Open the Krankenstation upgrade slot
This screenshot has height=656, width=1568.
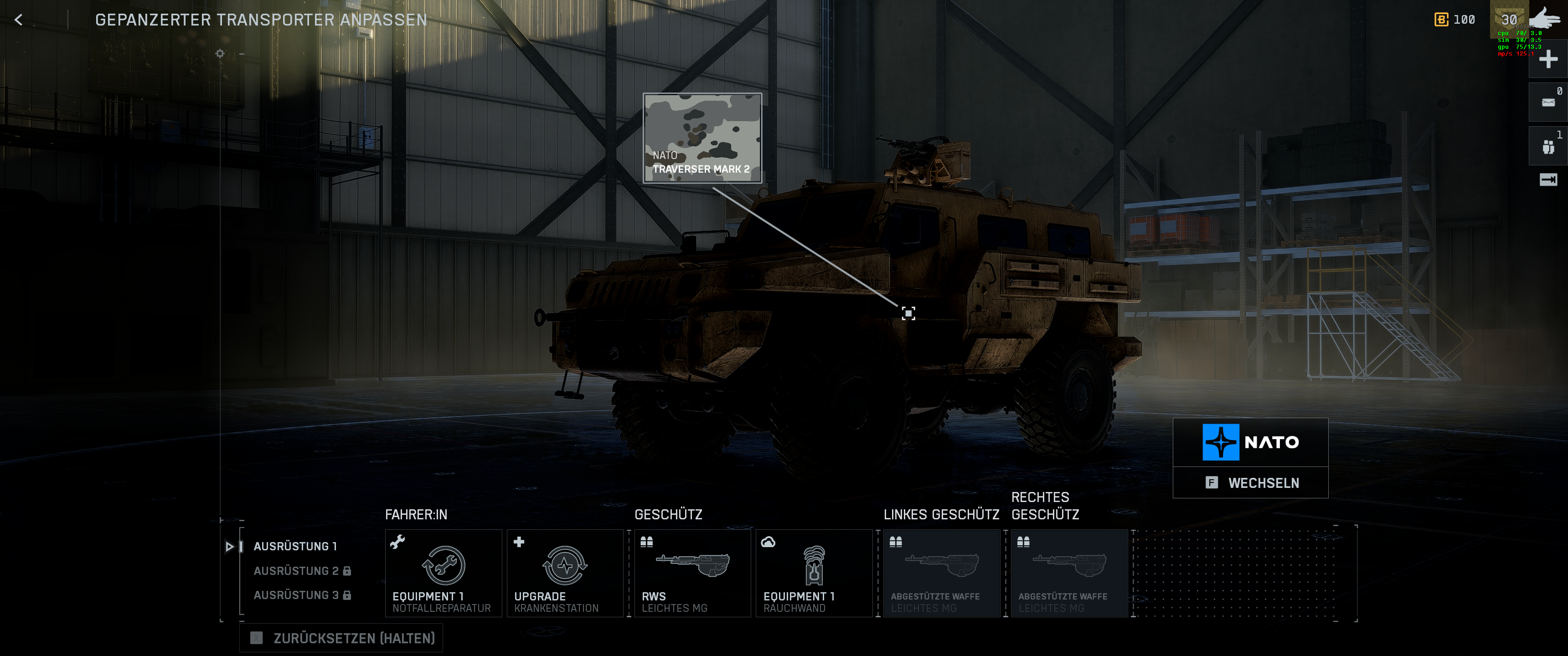click(x=565, y=573)
